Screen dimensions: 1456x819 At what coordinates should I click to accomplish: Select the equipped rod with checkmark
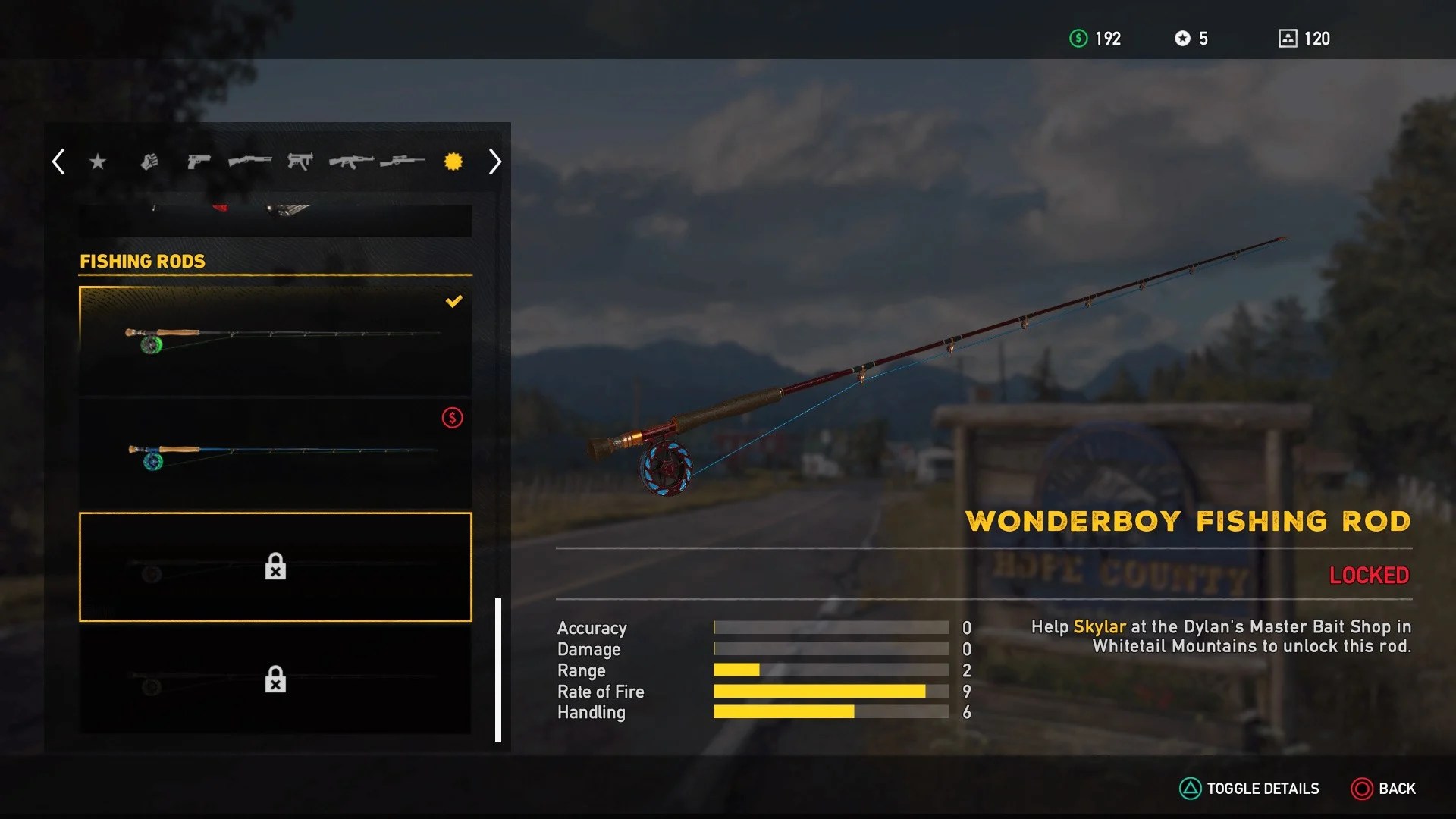coord(275,338)
